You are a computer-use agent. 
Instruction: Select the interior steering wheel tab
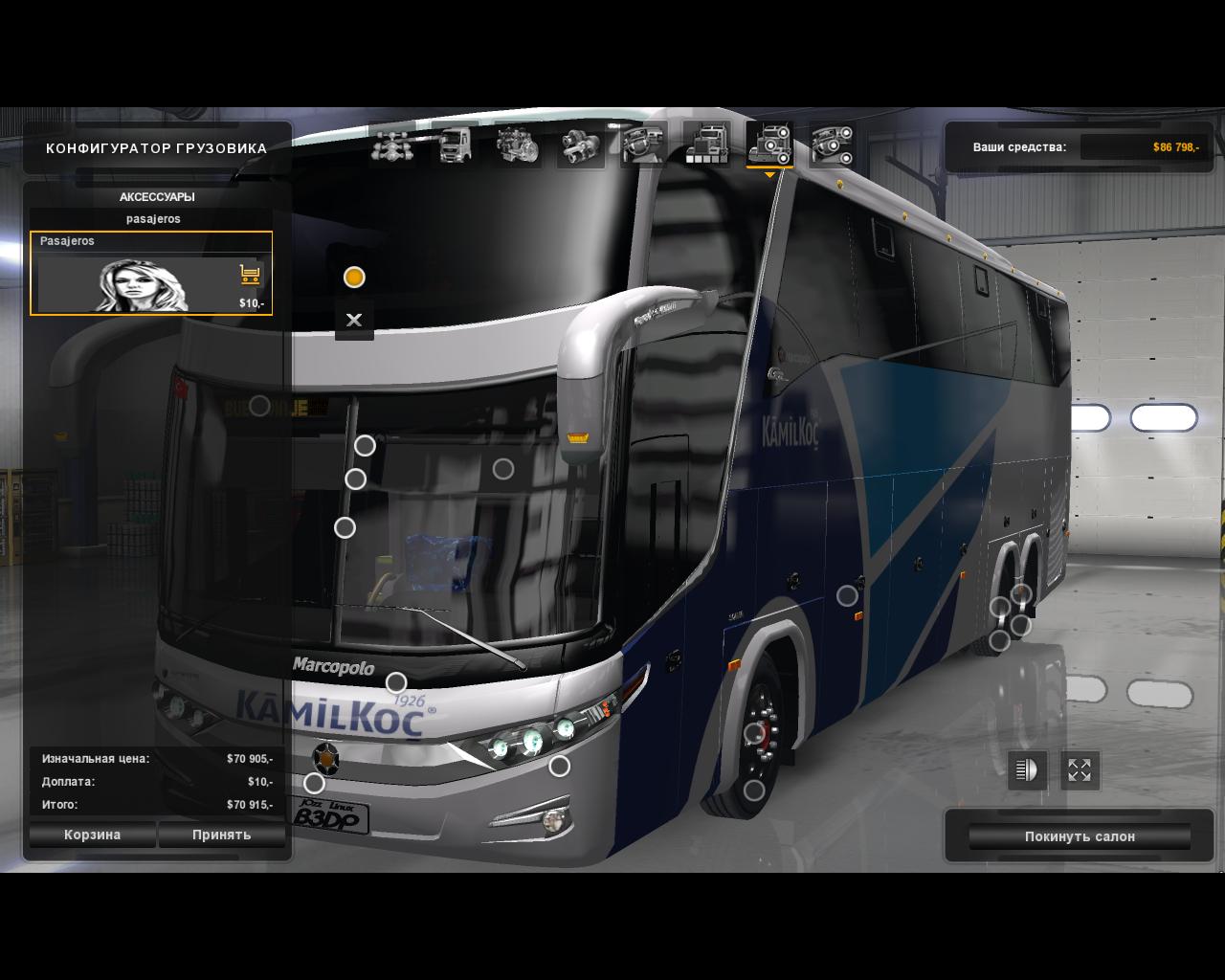(643, 145)
